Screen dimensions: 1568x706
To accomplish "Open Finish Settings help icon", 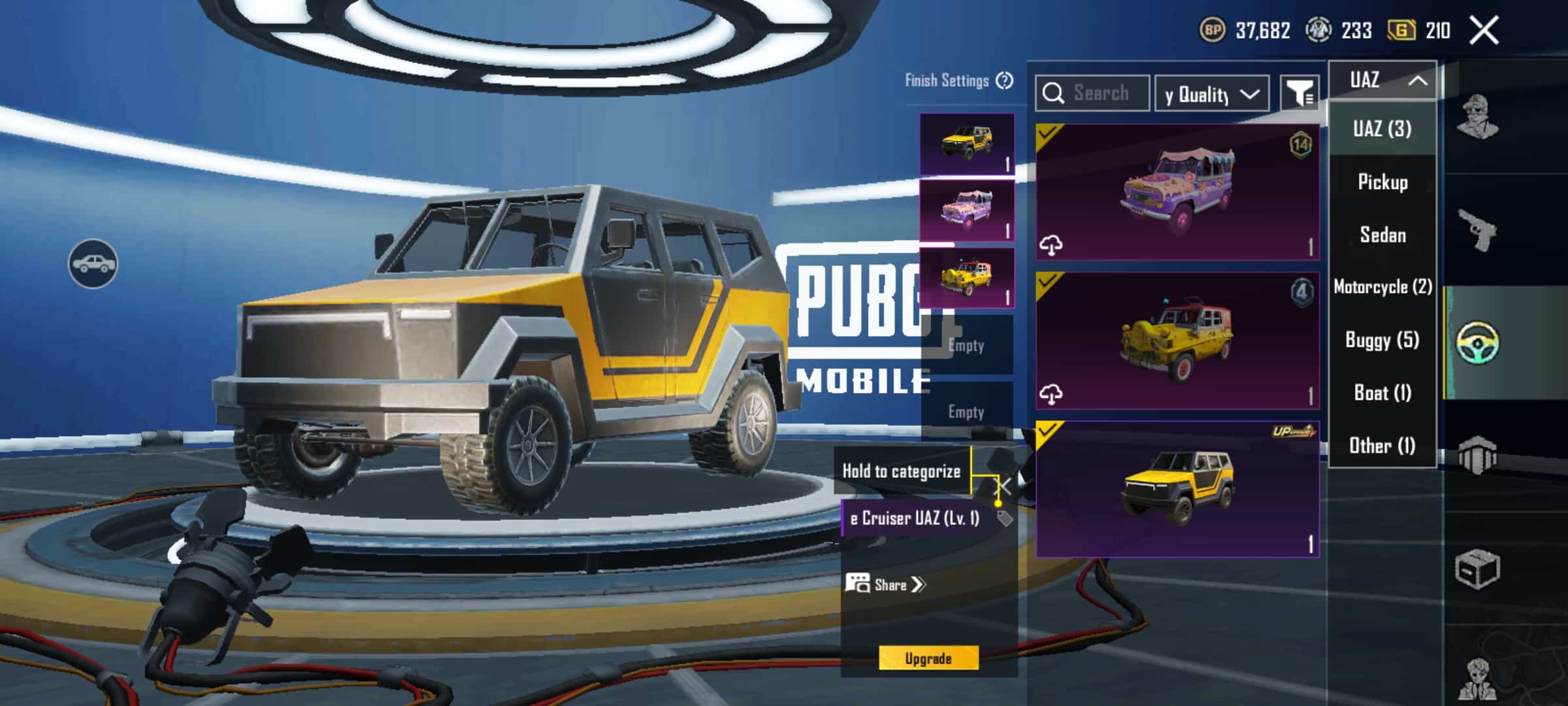I will tap(1004, 80).
